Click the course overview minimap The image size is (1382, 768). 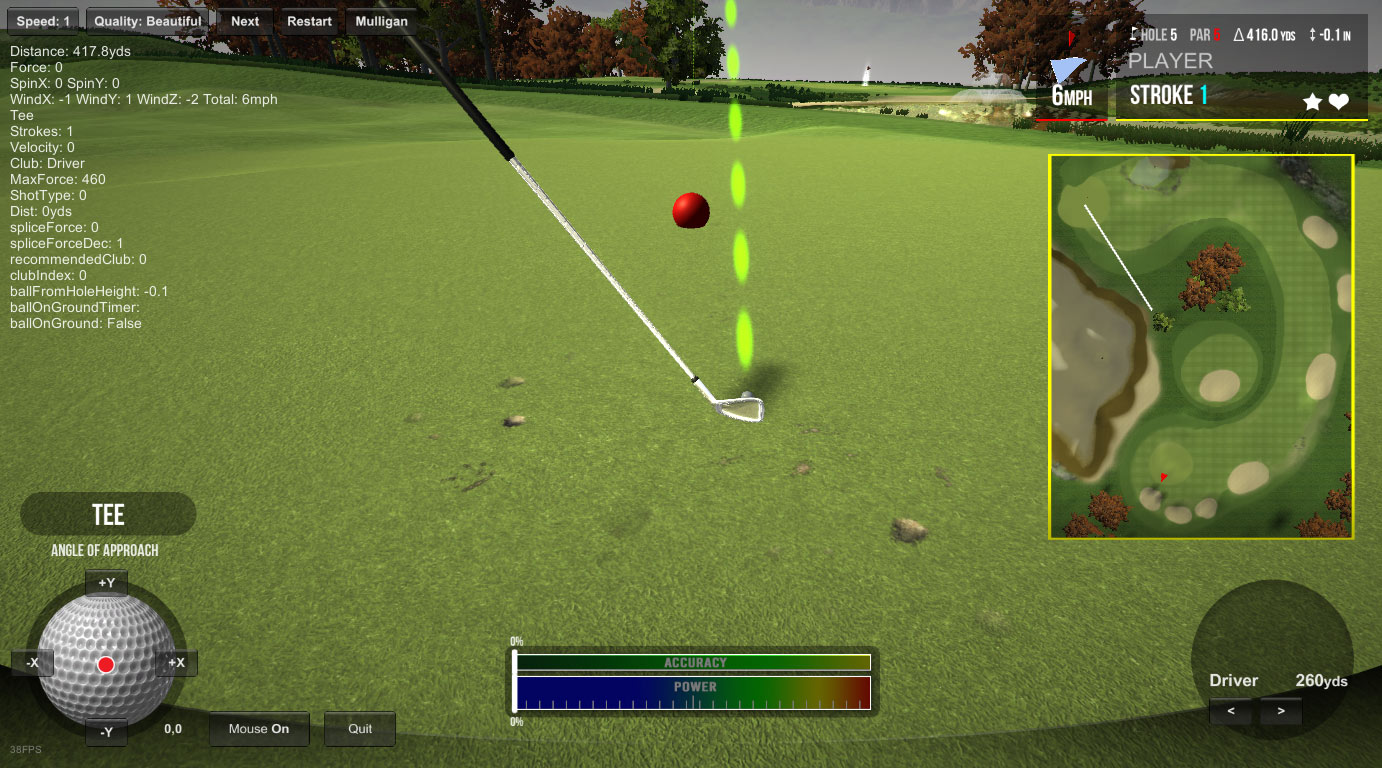1200,346
